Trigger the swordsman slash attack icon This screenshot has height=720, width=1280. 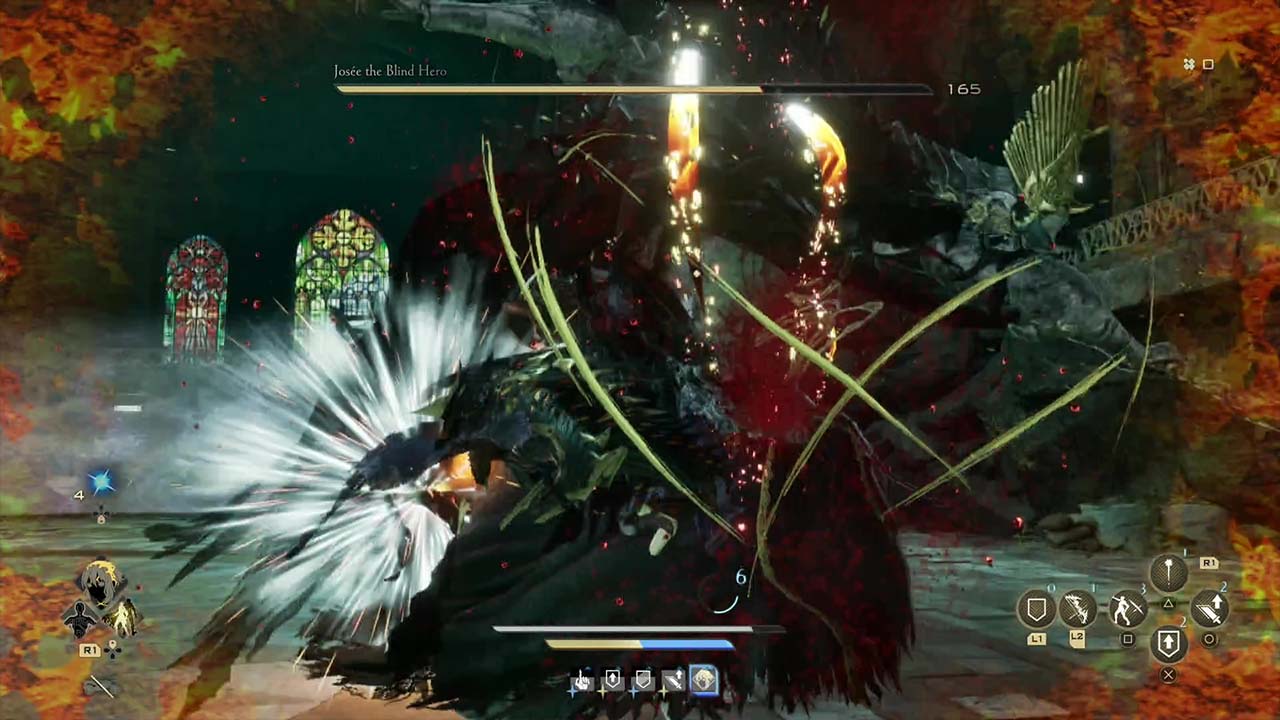(x=1128, y=609)
